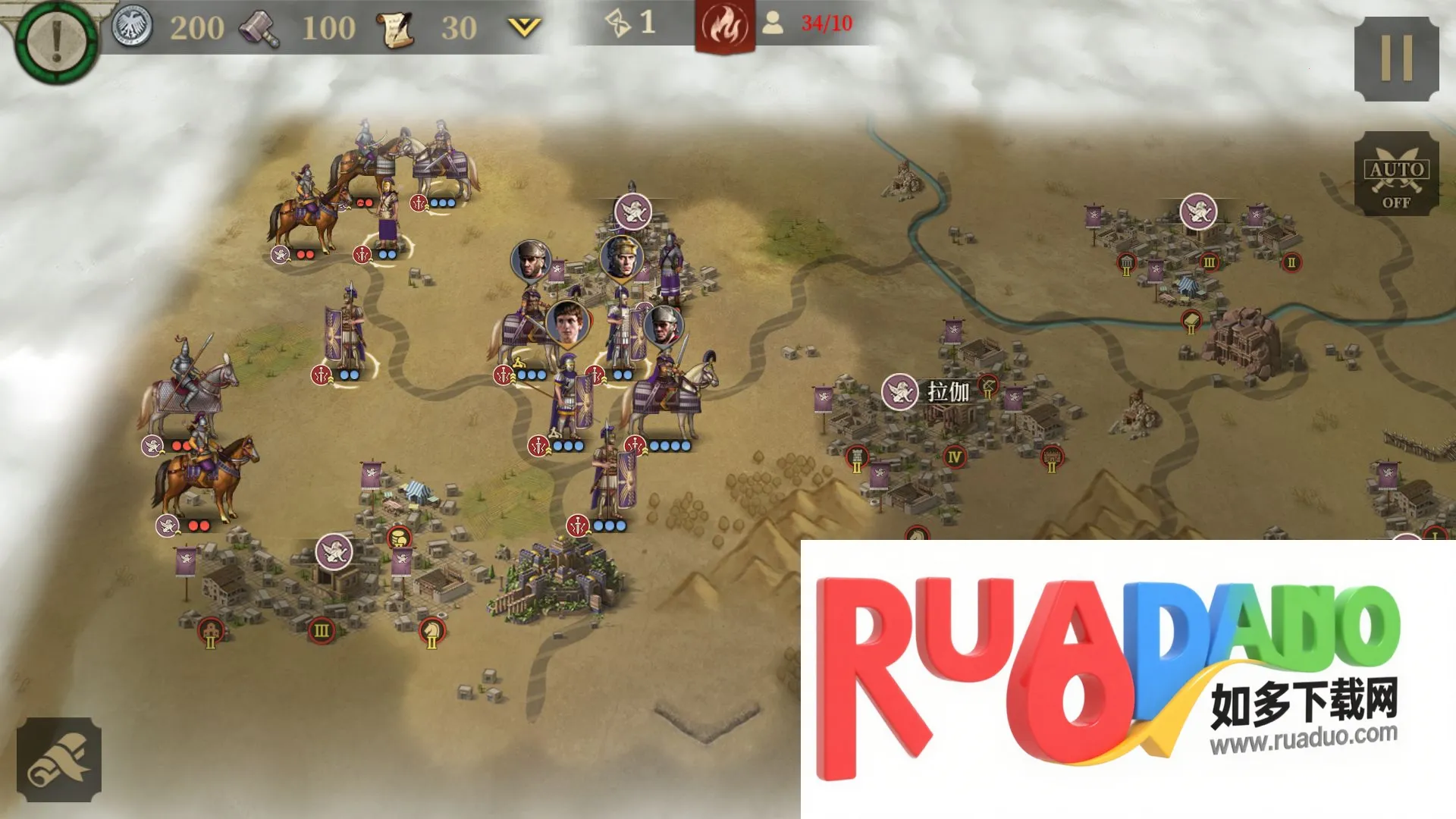The width and height of the screenshot is (1456, 819).
Task: Open the exclamation mark objectives button
Action: click(x=56, y=40)
